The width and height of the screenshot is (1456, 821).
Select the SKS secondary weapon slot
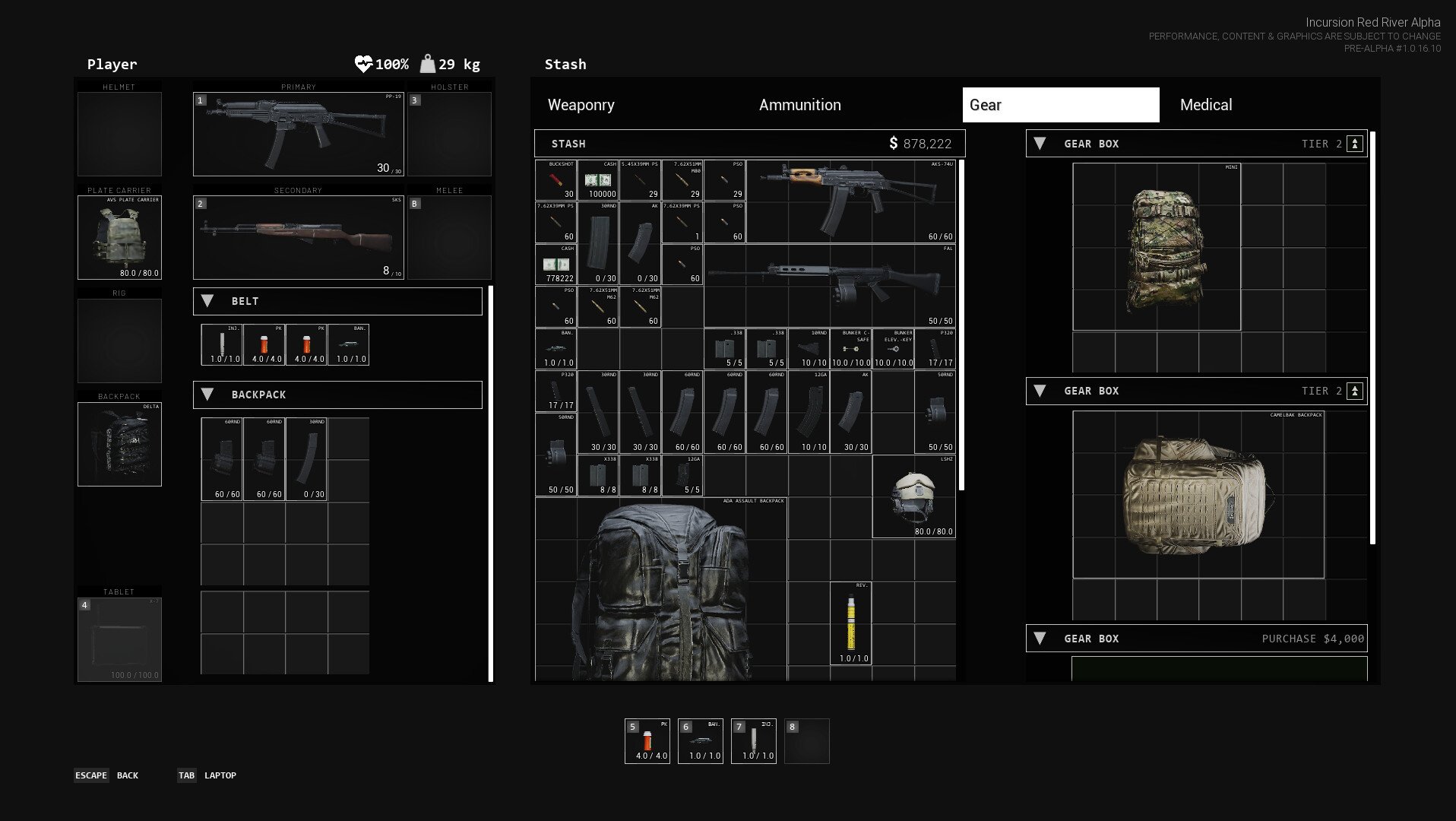[x=298, y=238]
